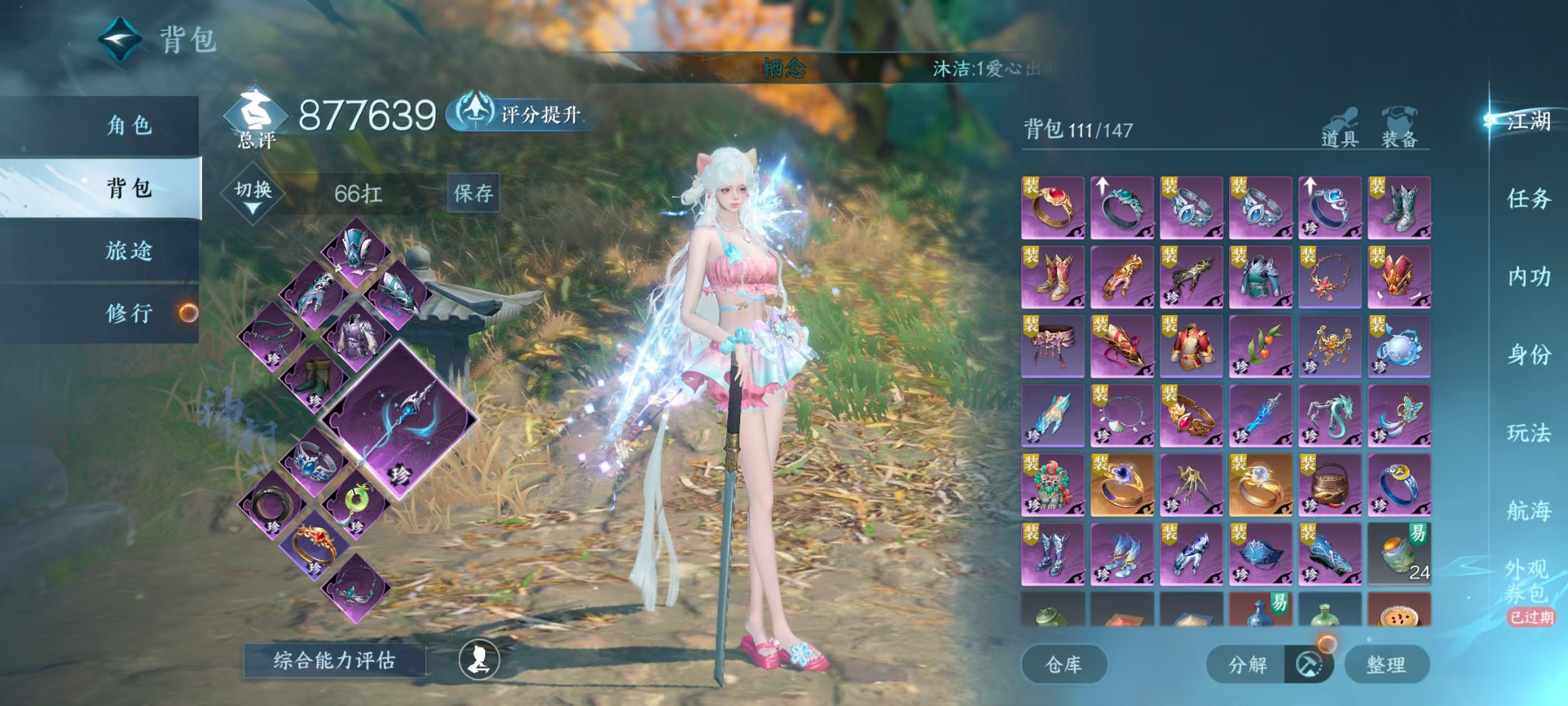Image resolution: width=1568 pixels, height=706 pixels.
Task: Select the 修行 cultivation tab
Action: pos(128,313)
